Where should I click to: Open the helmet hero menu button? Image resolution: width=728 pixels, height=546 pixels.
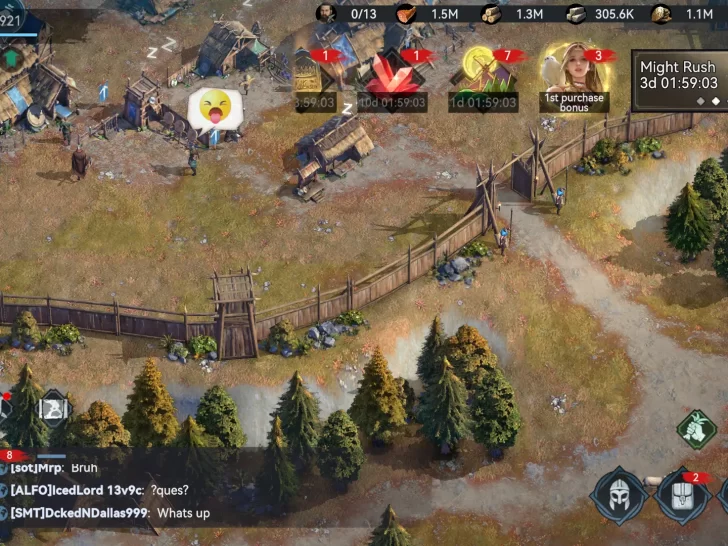(x=619, y=495)
